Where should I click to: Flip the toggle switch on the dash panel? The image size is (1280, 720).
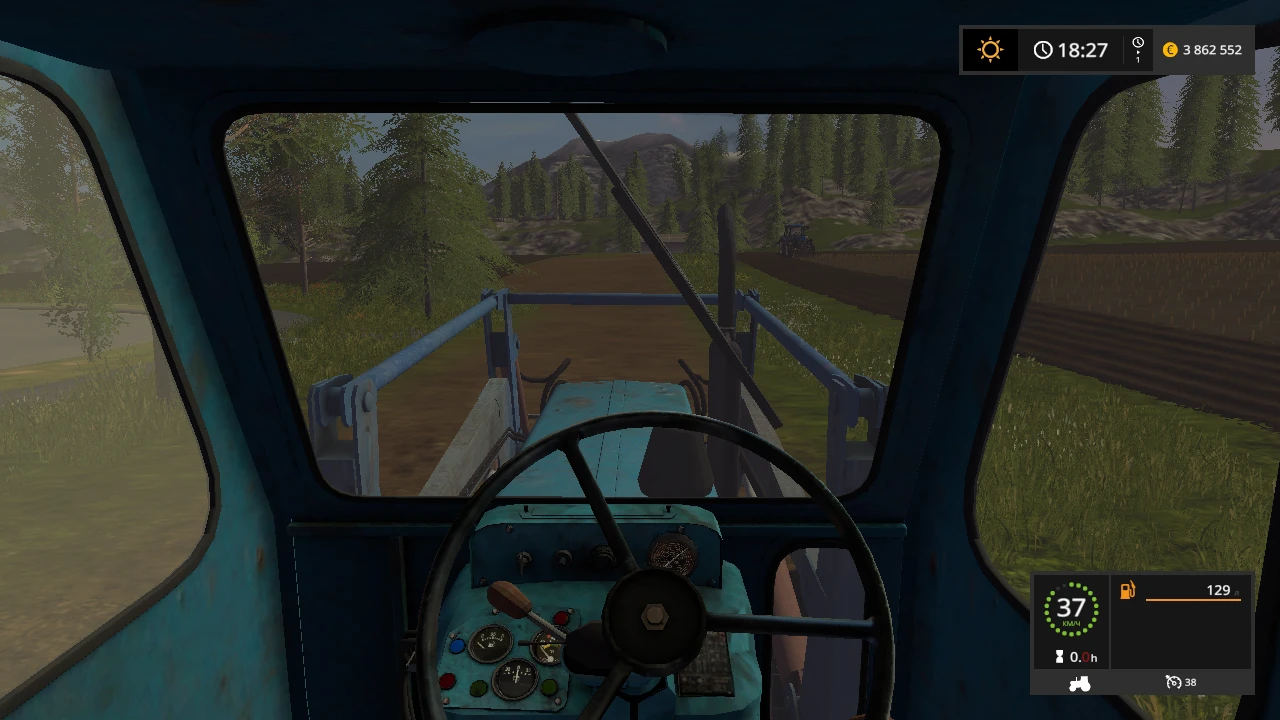point(522,560)
